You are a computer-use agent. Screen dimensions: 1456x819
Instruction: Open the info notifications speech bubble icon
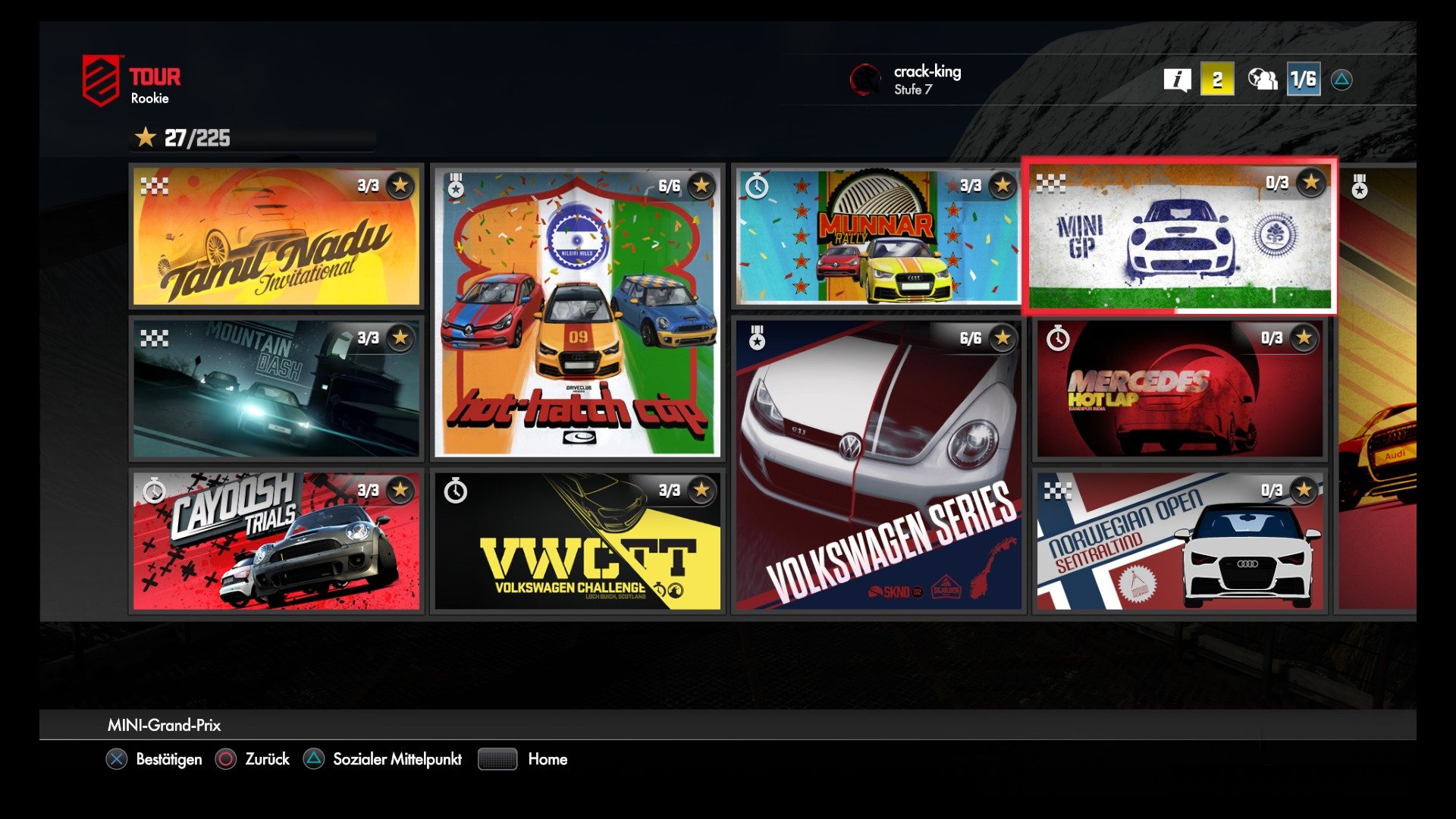coord(1177,78)
